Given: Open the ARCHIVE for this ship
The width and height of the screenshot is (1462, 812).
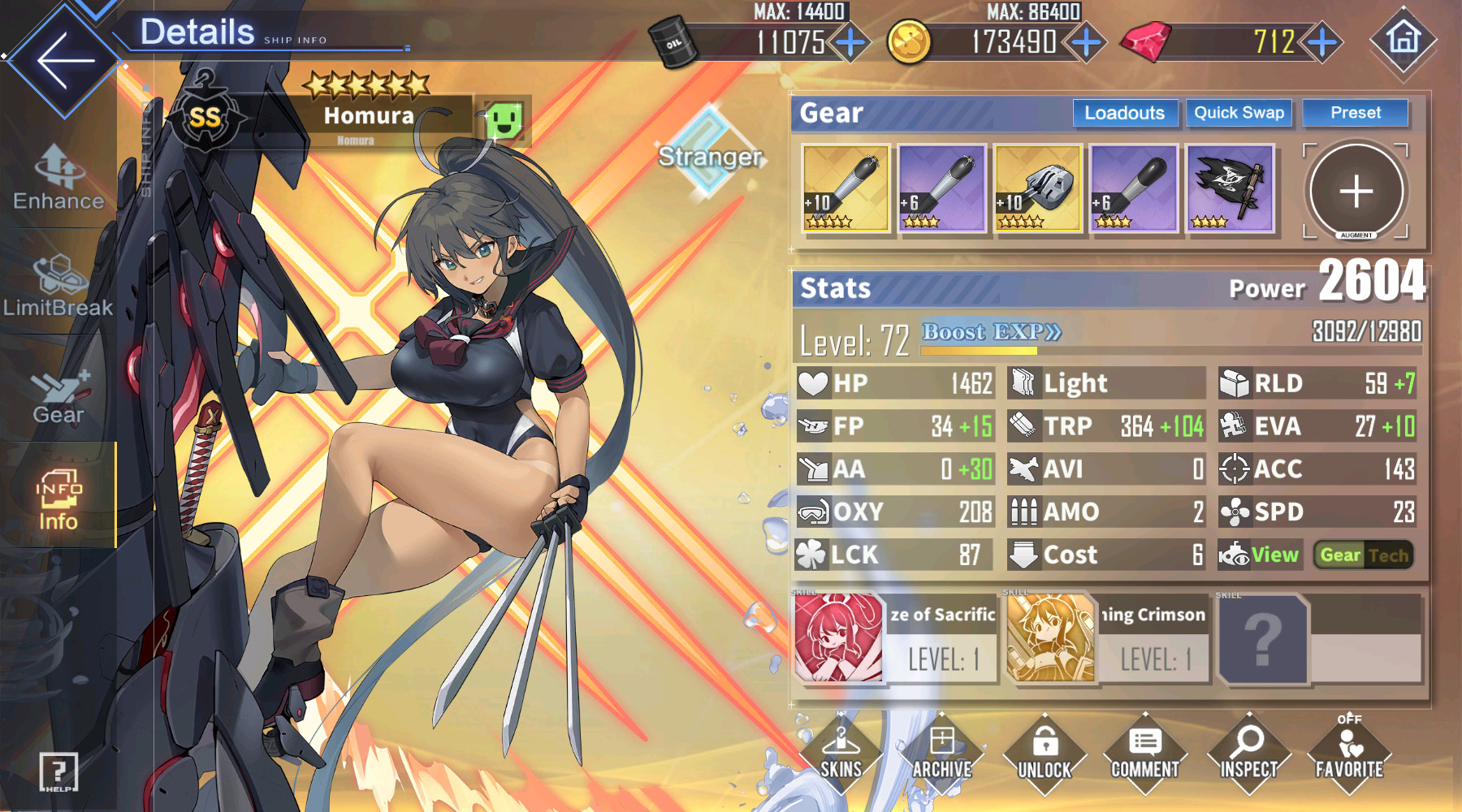Looking at the screenshot, I should pyautogui.click(x=942, y=754).
